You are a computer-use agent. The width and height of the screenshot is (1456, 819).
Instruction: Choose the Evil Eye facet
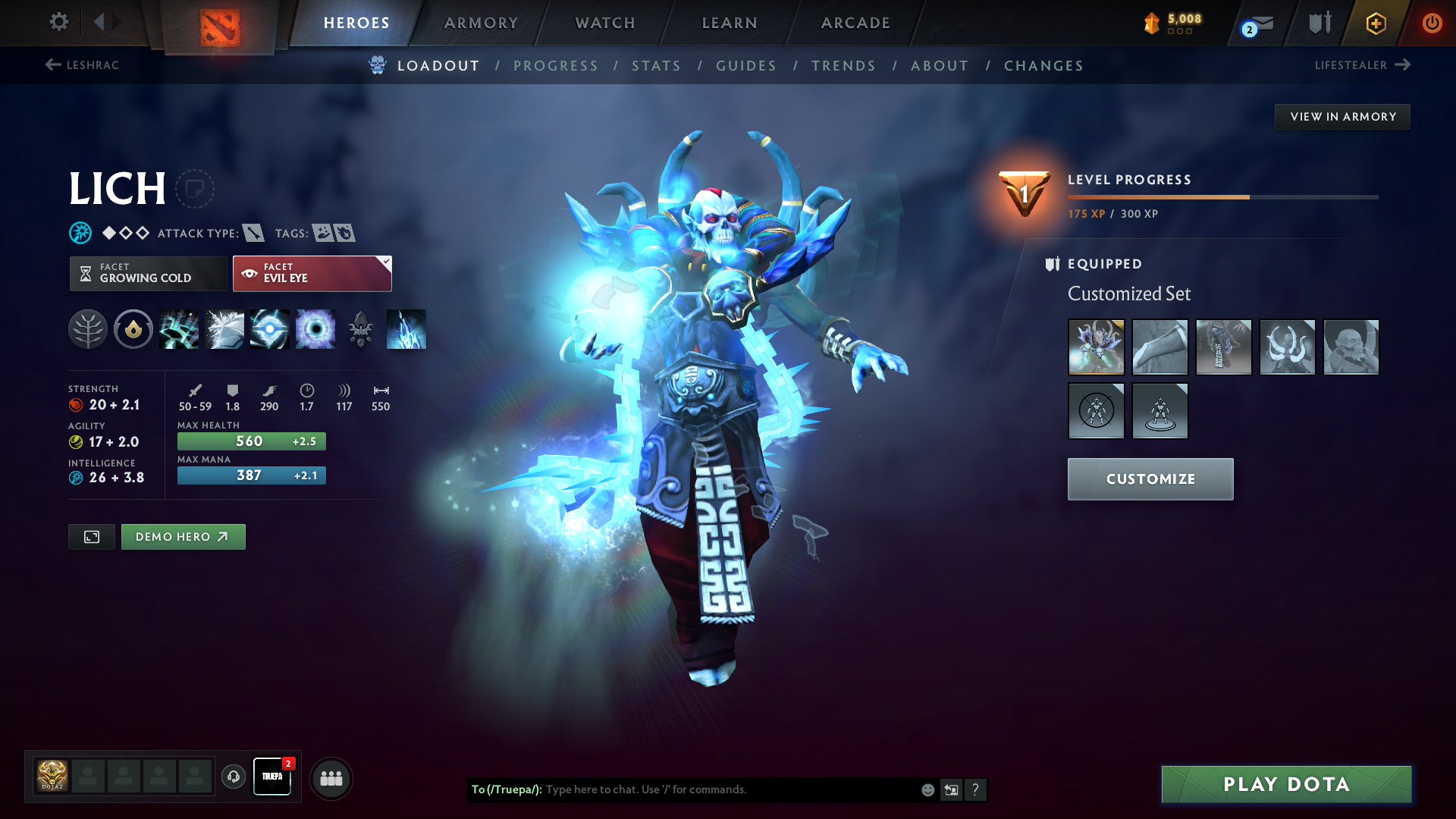(312, 273)
